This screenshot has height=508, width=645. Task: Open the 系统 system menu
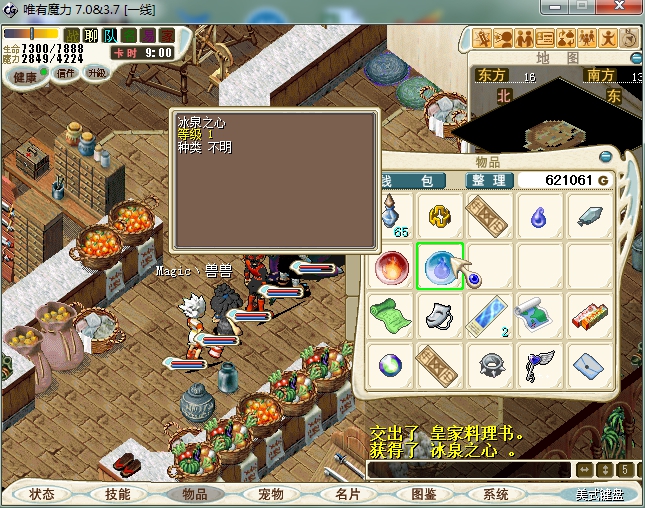point(497,494)
